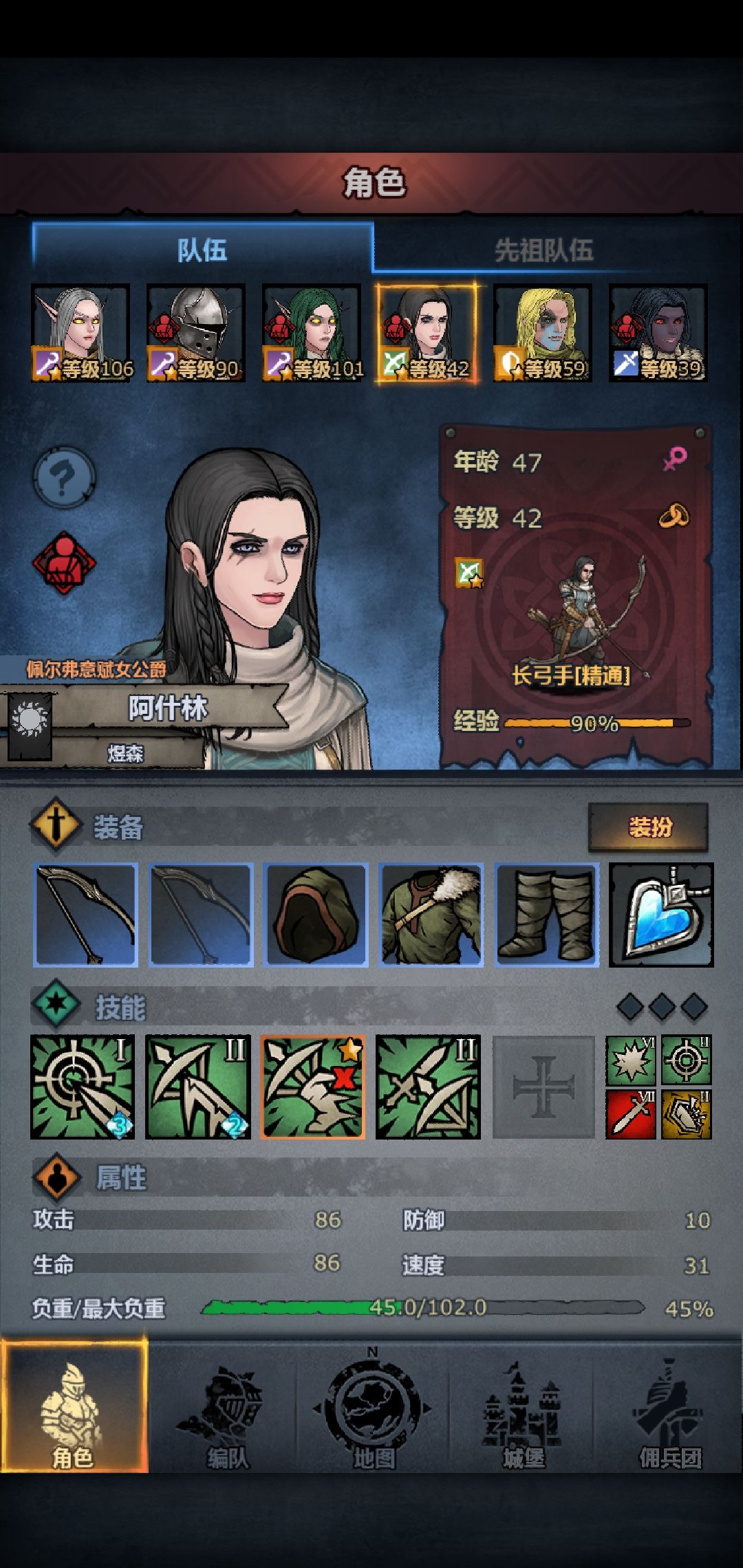The height and width of the screenshot is (1568, 743).
Task: Click the empty cross skill slot
Action: click(543, 1087)
